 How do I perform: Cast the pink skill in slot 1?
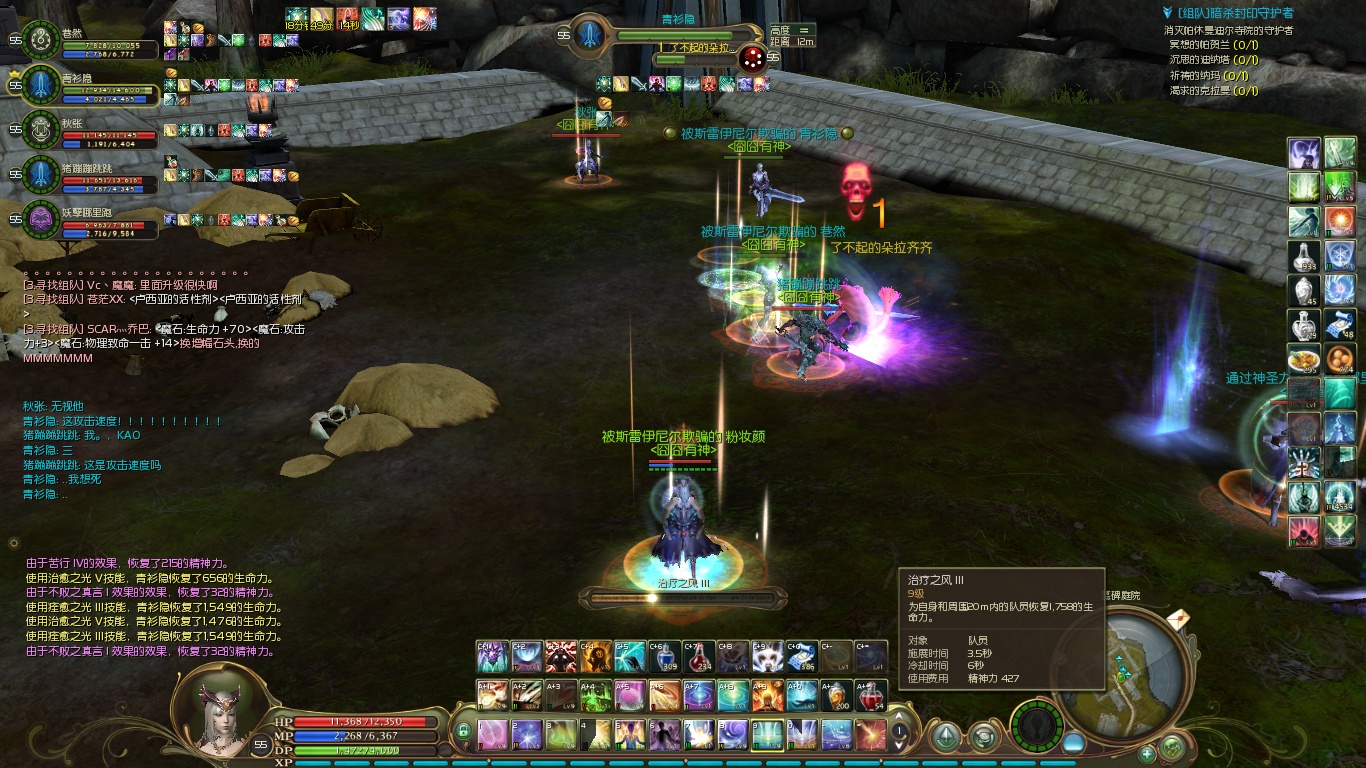(493, 734)
